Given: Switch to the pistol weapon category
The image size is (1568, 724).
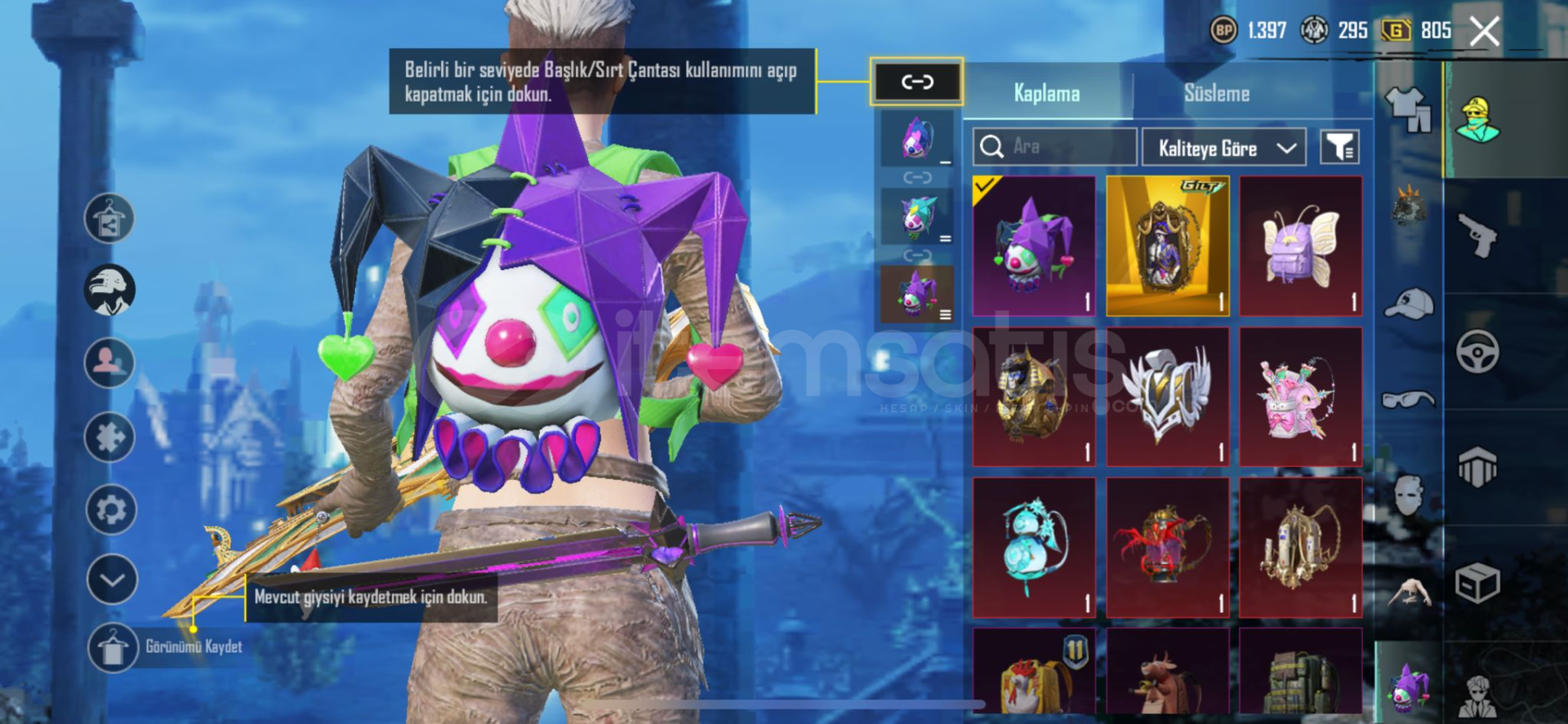Looking at the screenshot, I should pos(1477,236).
